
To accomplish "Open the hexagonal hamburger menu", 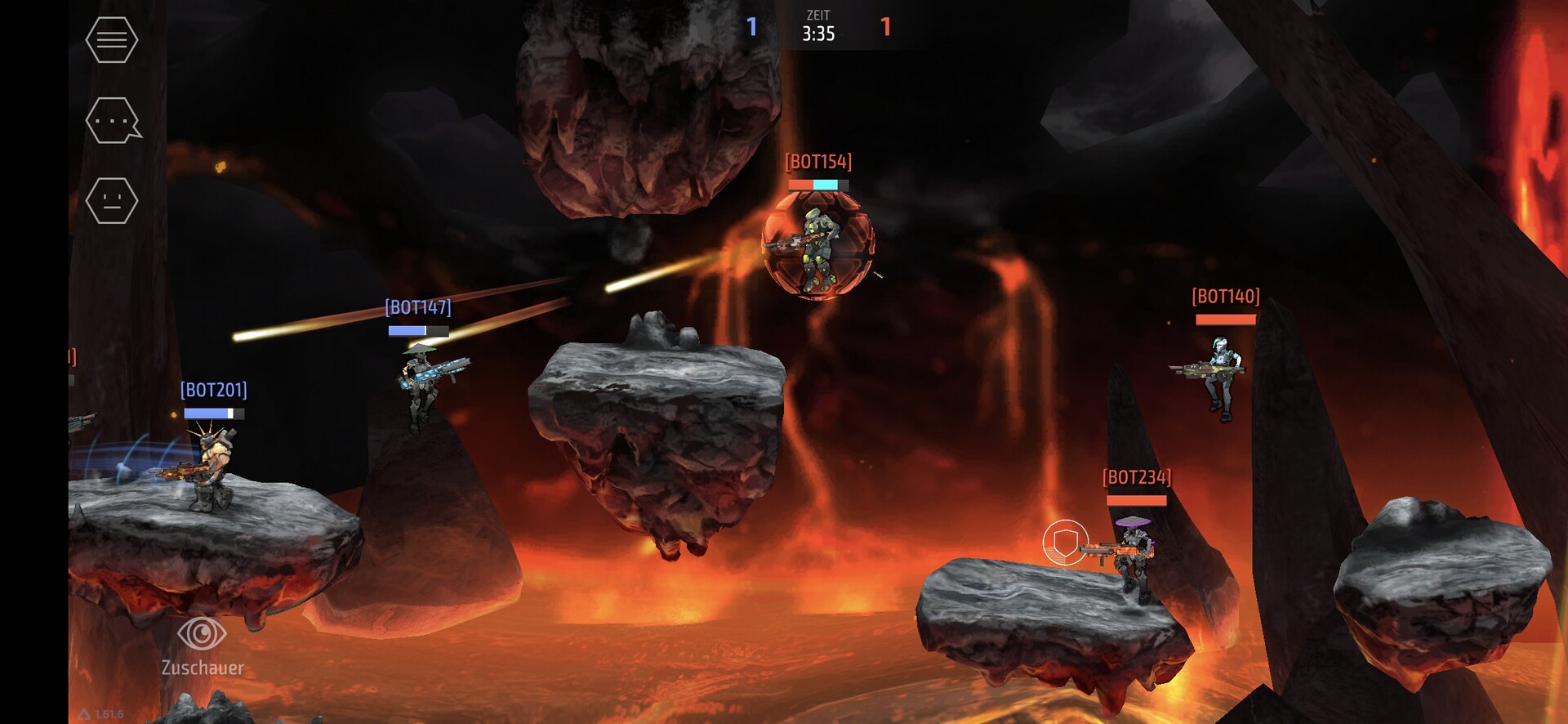I will (112, 39).
